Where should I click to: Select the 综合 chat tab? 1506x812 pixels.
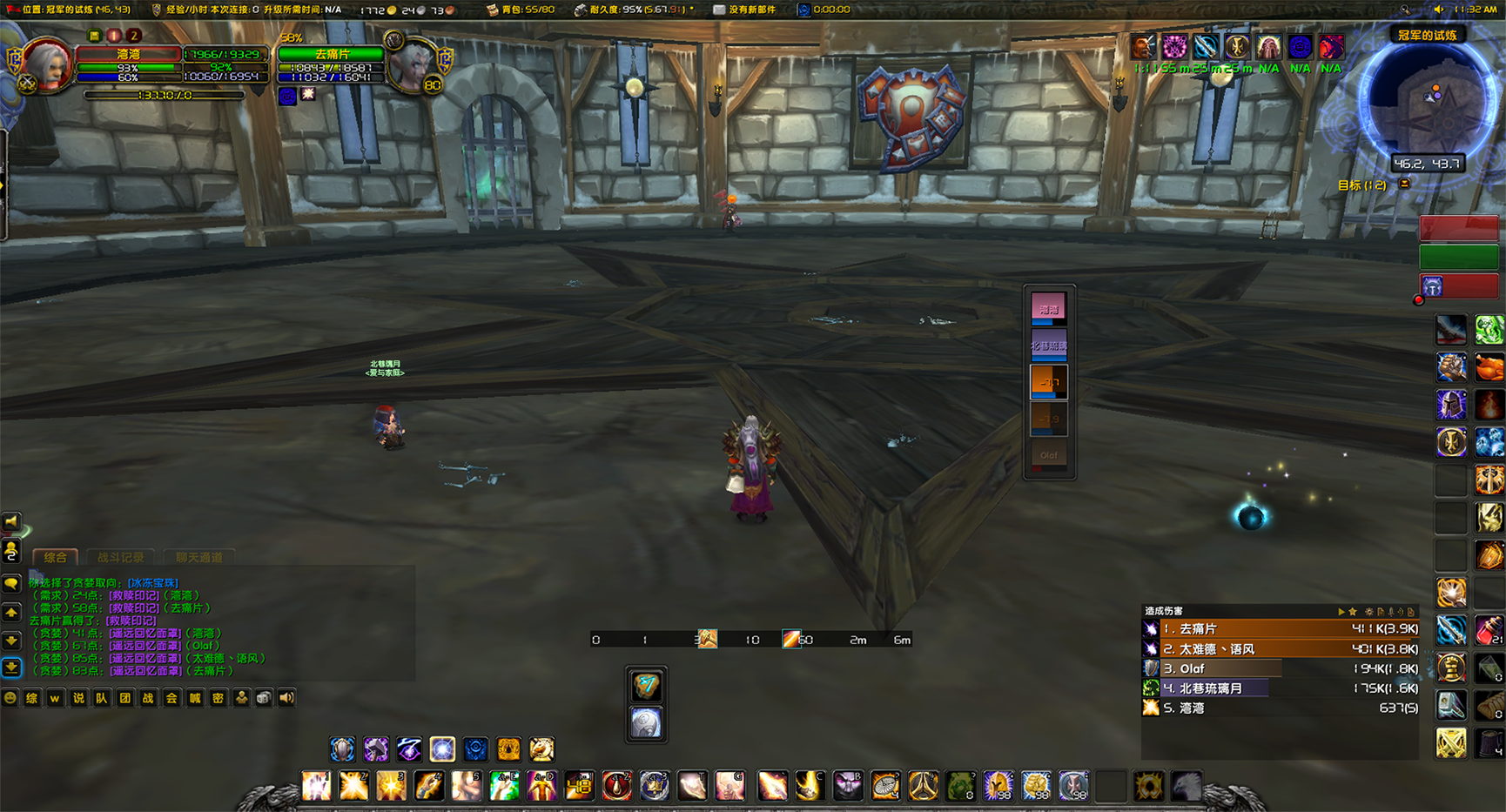point(55,557)
